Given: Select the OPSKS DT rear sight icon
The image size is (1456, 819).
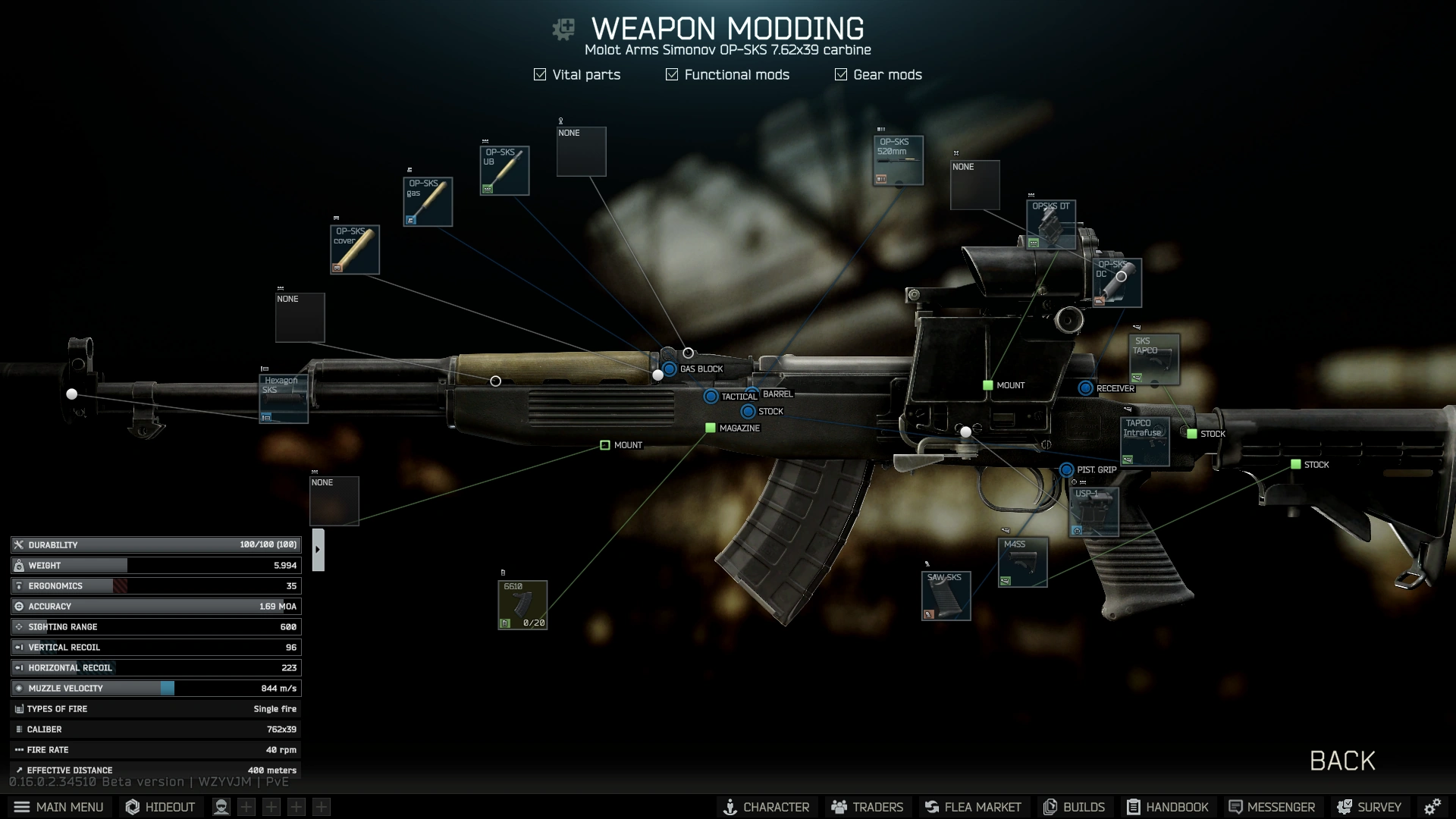Looking at the screenshot, I should tap(1053, 223).
